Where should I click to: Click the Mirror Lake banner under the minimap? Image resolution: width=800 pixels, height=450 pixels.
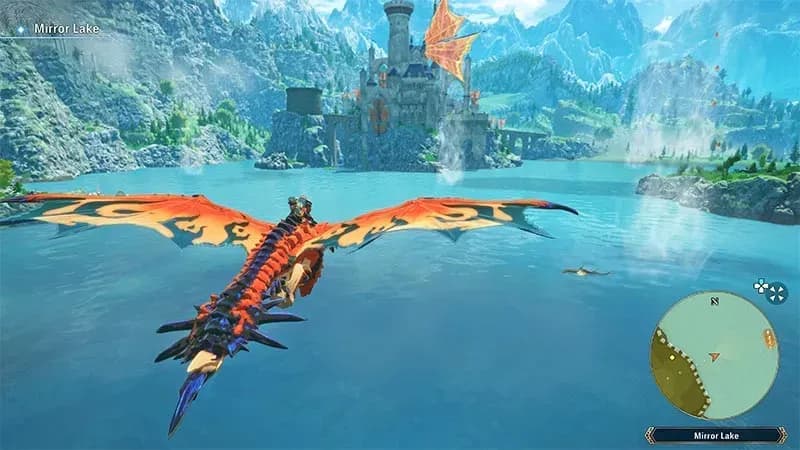(x=715, y=435)
